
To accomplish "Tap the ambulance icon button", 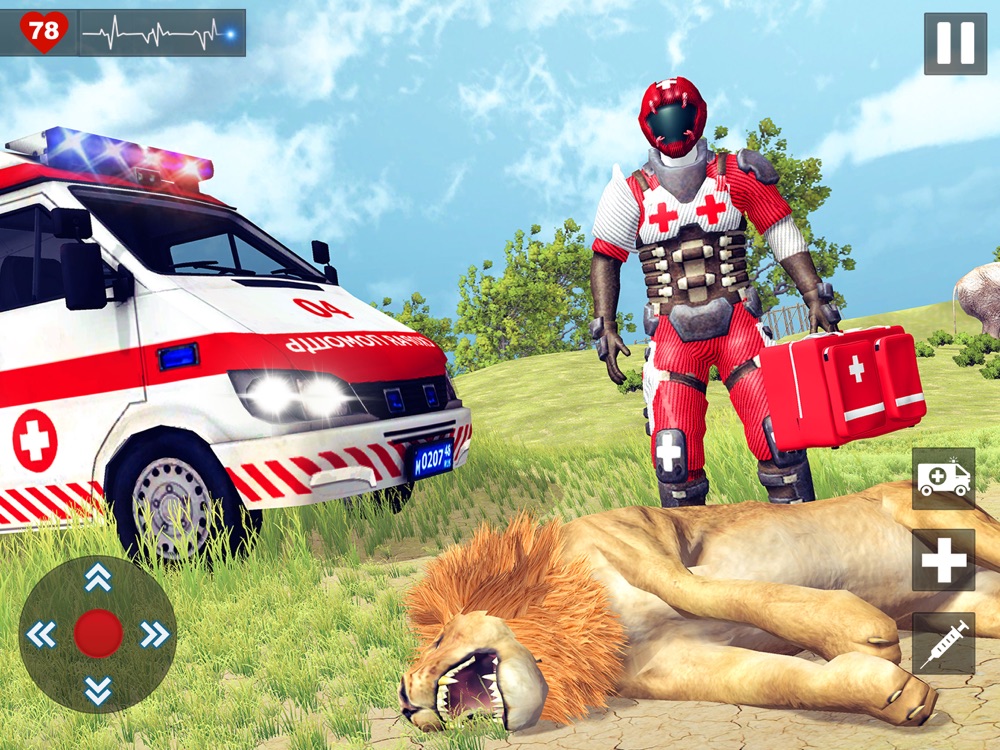I will click(x=943, y=479).
